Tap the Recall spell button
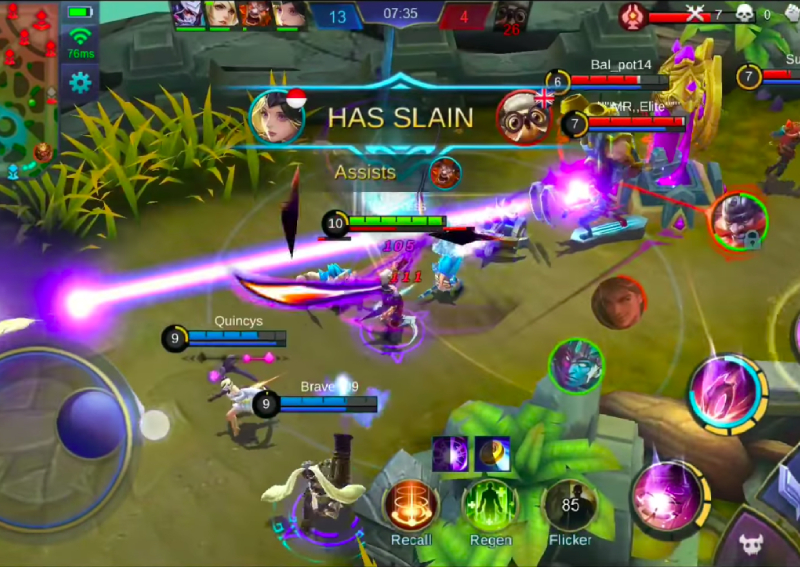This screenshot has width=800, height=567. point(411,503)
